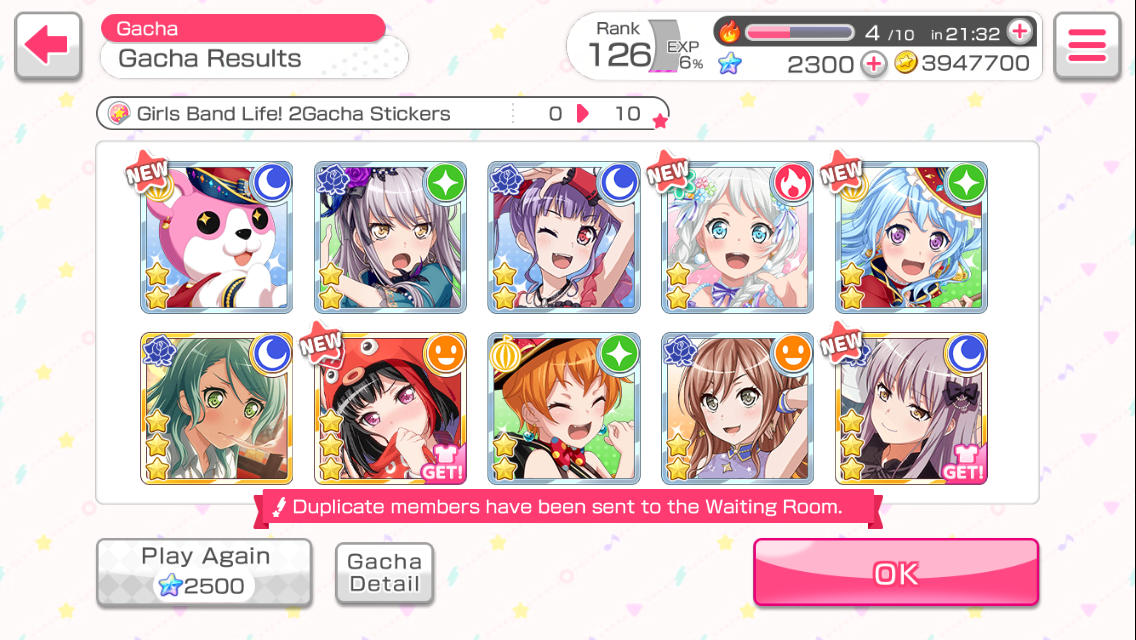Viewport: 1136px width, 640px height.
Task: Play Again for 2500 stars
Action: pyautogui.click(x=205, y=572)
